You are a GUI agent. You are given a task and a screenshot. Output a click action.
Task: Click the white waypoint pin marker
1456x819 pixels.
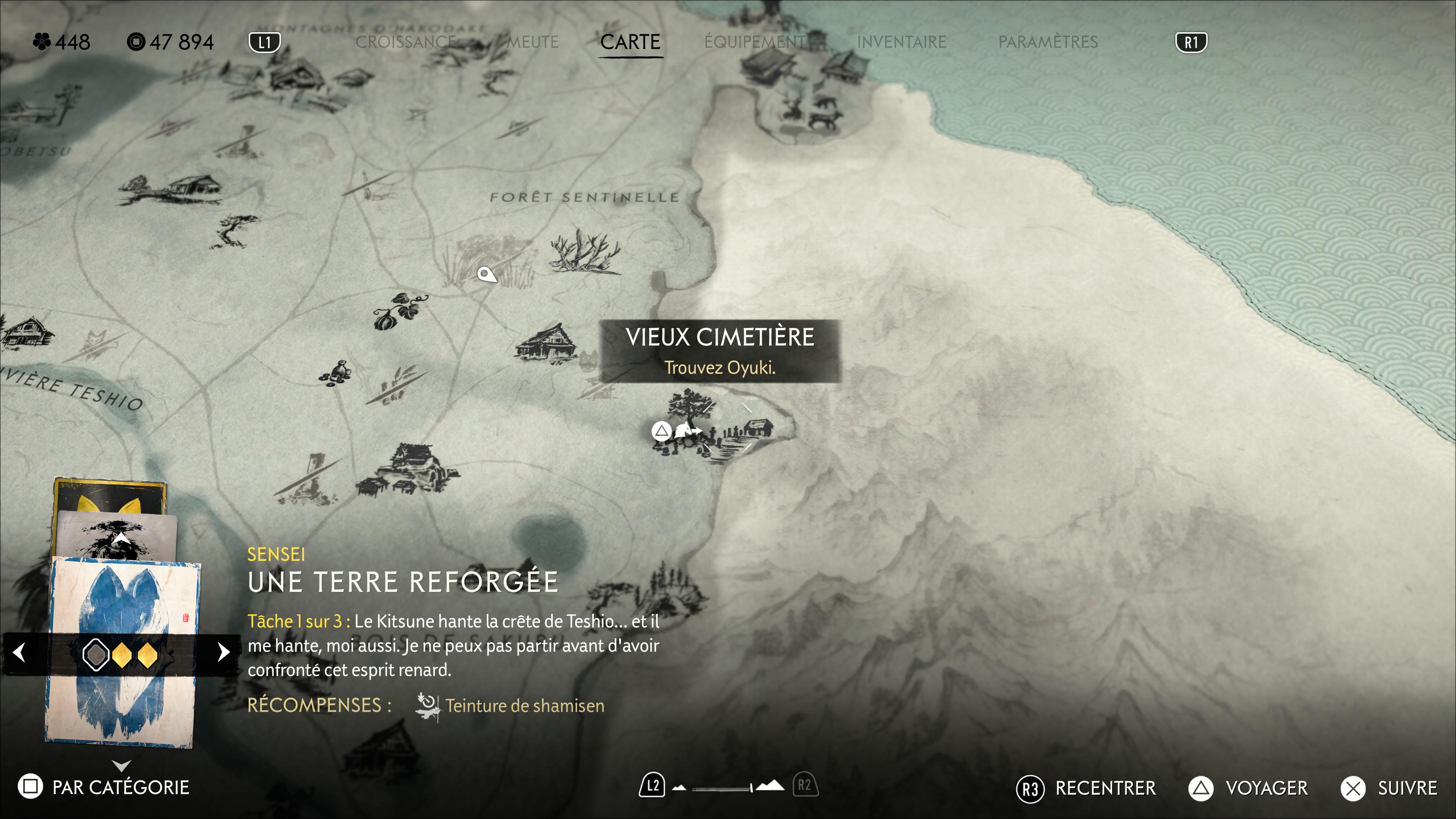485,275
